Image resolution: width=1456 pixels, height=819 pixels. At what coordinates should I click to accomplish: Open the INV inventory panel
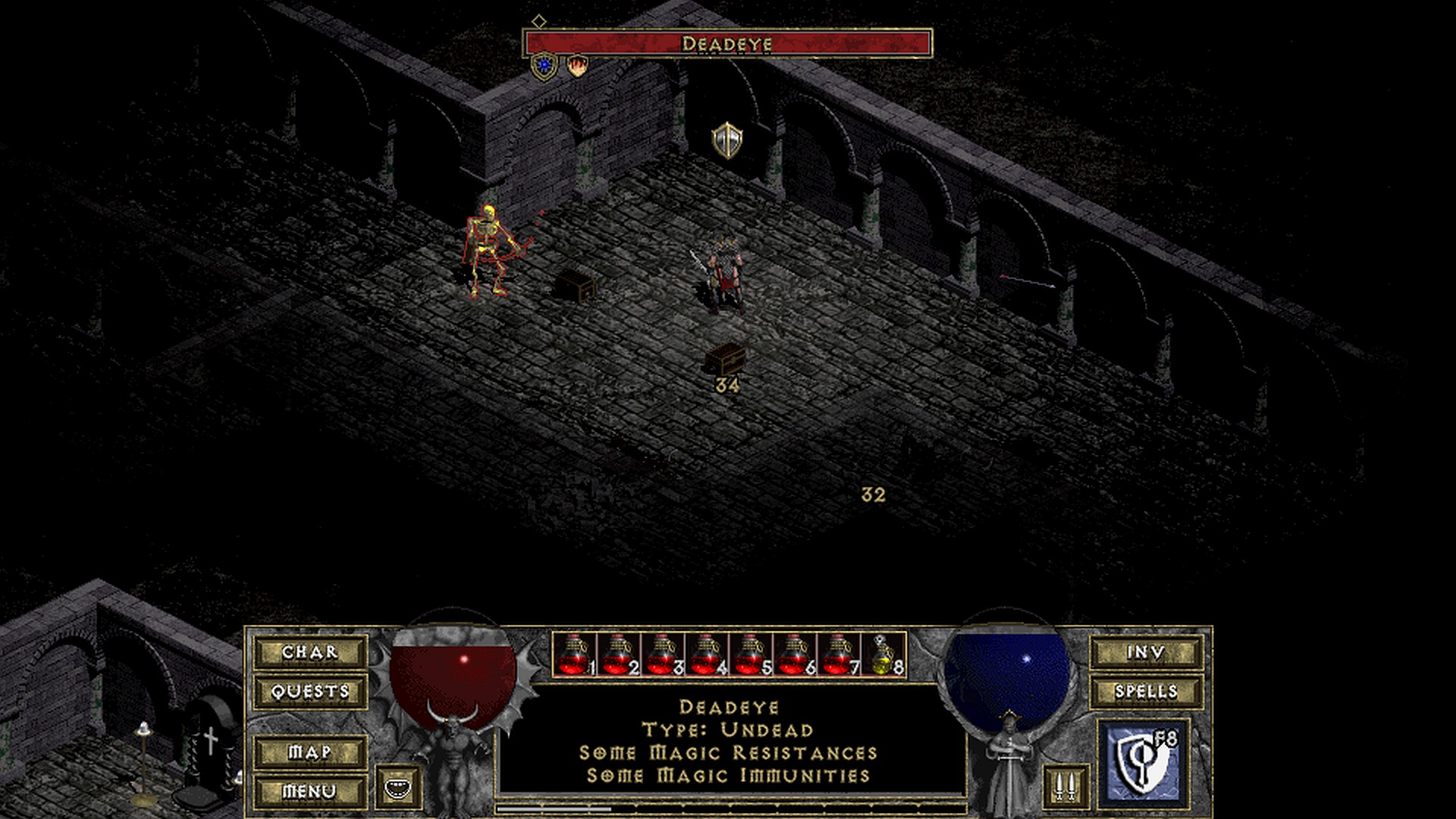point(1146,652)
